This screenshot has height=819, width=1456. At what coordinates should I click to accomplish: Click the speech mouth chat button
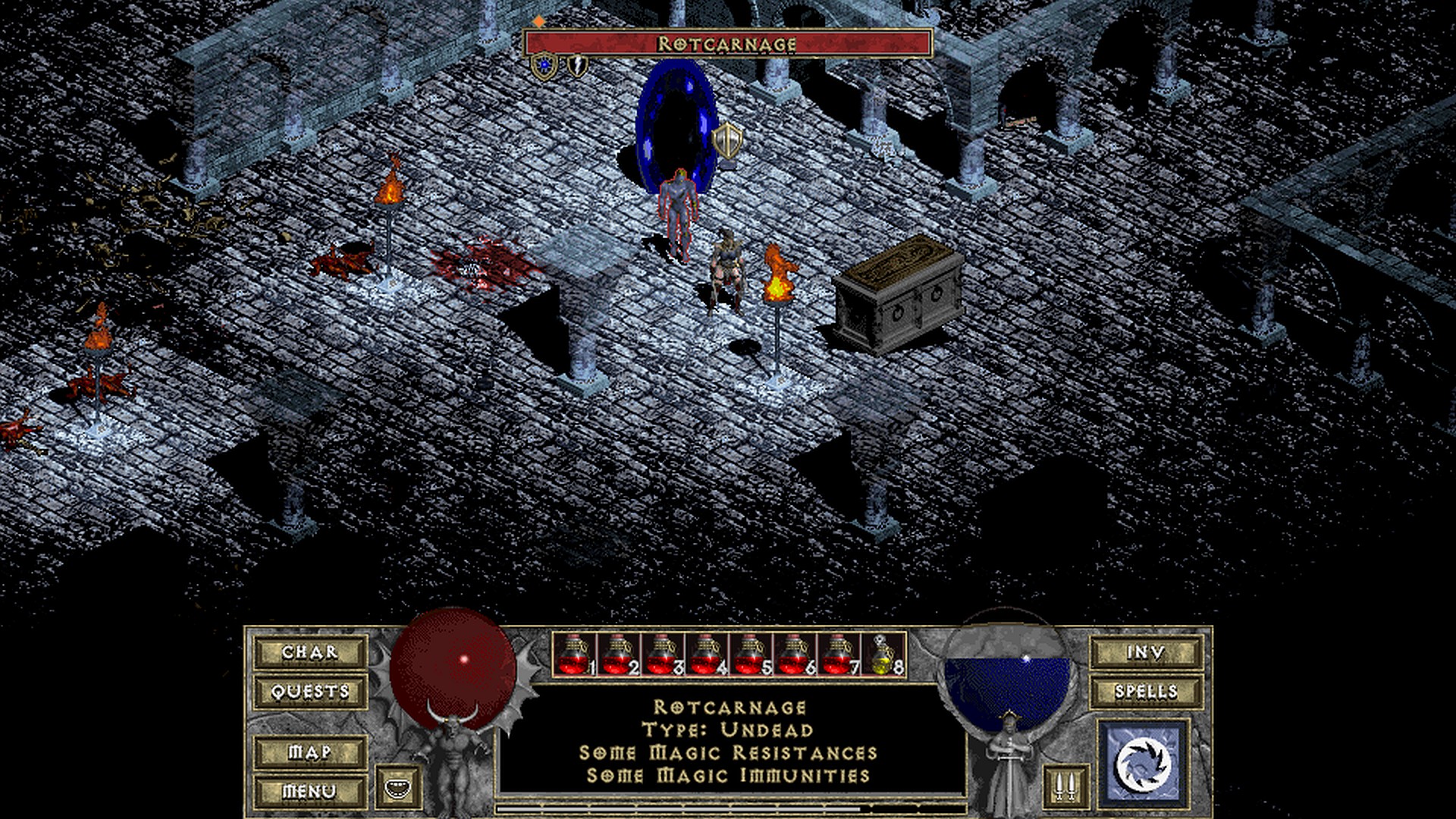pos(397,787)
